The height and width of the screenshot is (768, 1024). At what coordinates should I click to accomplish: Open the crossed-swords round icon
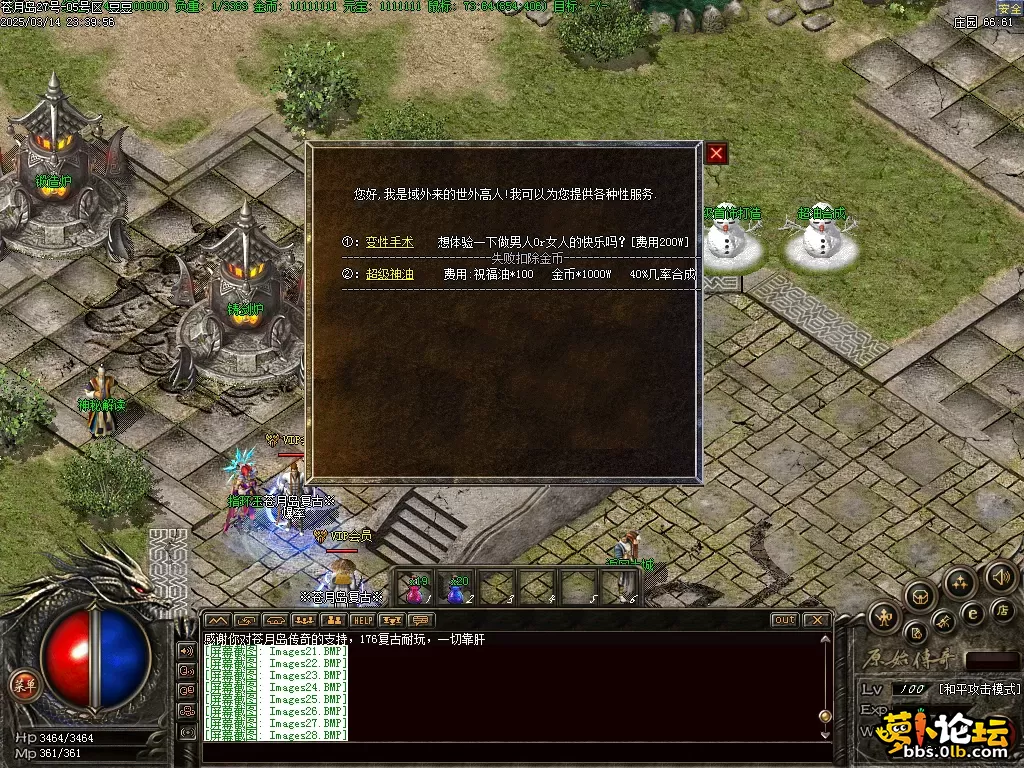point(944,624)
